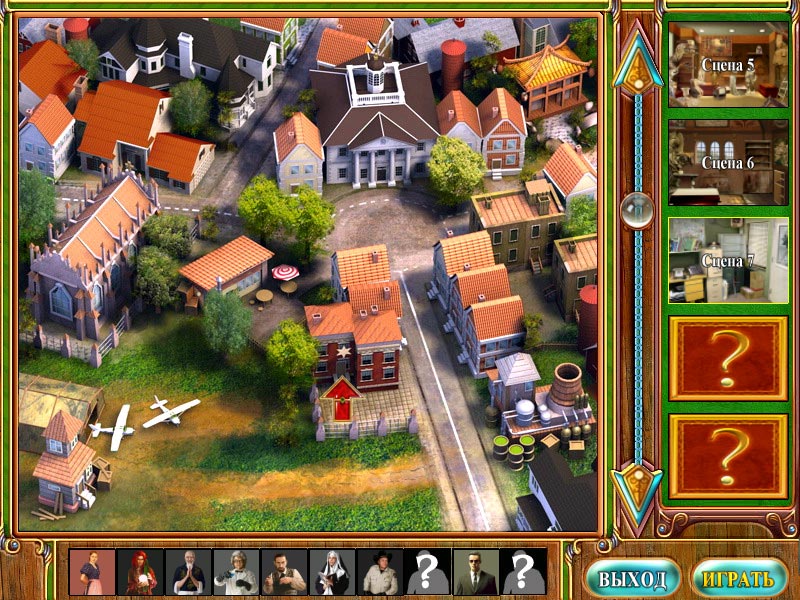Screen dimensions: 800x600
Task: Choose the Сцена 7 office scene
Action: pos(727,260)
